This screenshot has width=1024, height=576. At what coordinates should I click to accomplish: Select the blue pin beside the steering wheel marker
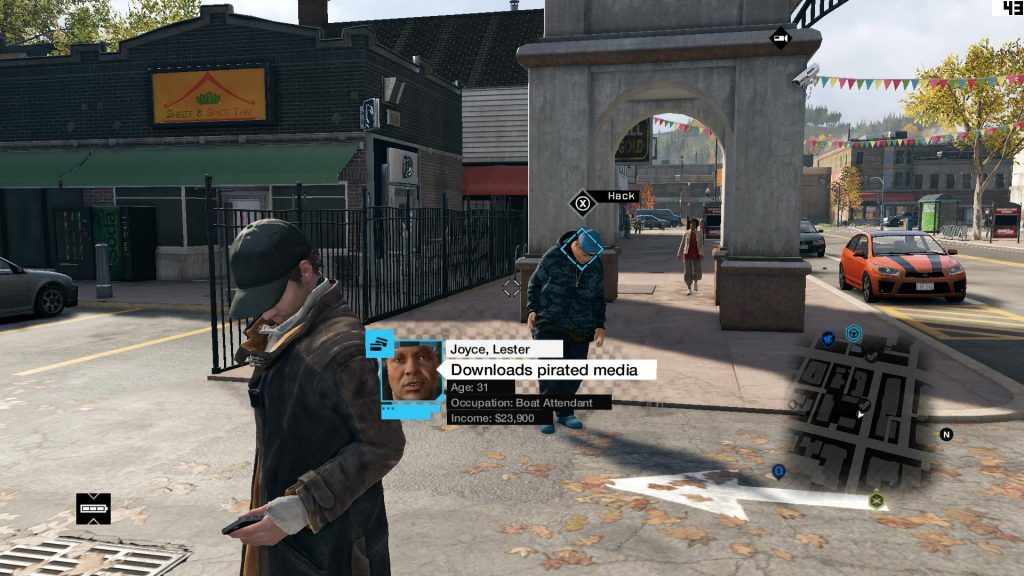[x=829, y=339]
